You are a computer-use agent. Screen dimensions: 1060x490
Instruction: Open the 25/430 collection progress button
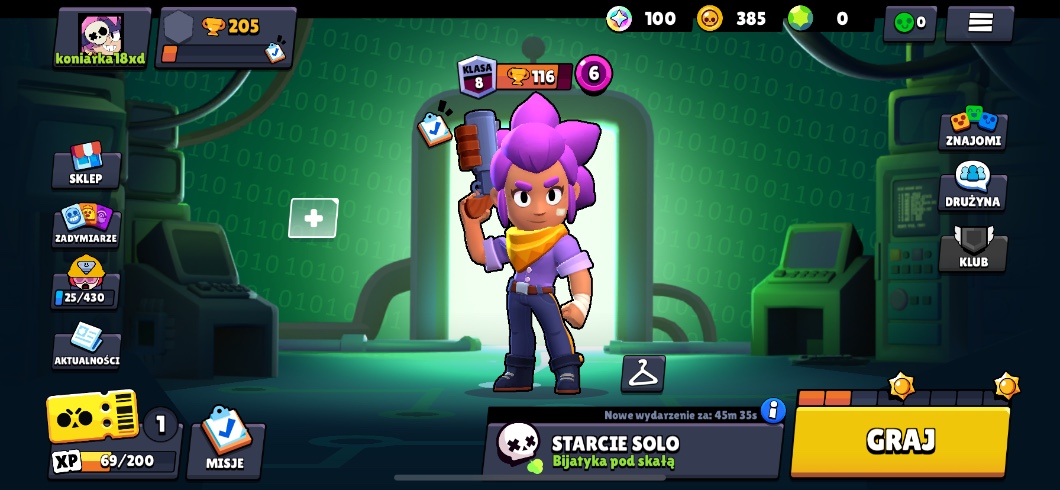[86, 286]
